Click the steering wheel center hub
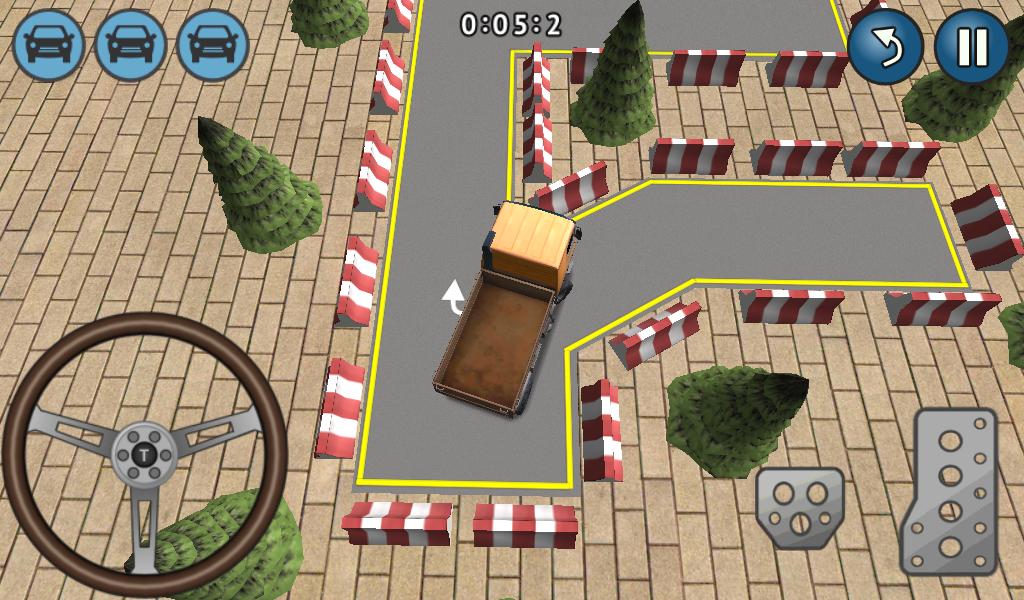The height and width of the screenshot is (600, 1024). click(146, 455)
